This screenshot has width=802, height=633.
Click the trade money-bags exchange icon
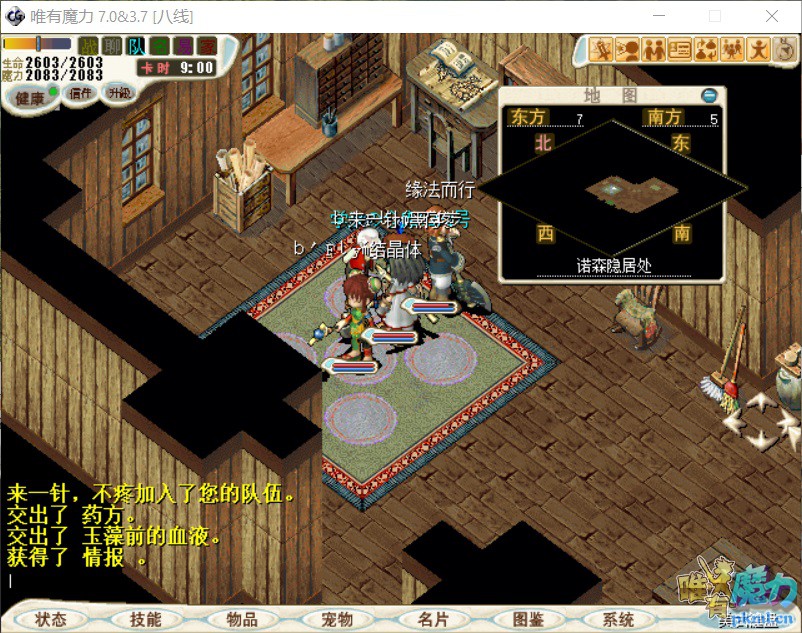point(706,48)
